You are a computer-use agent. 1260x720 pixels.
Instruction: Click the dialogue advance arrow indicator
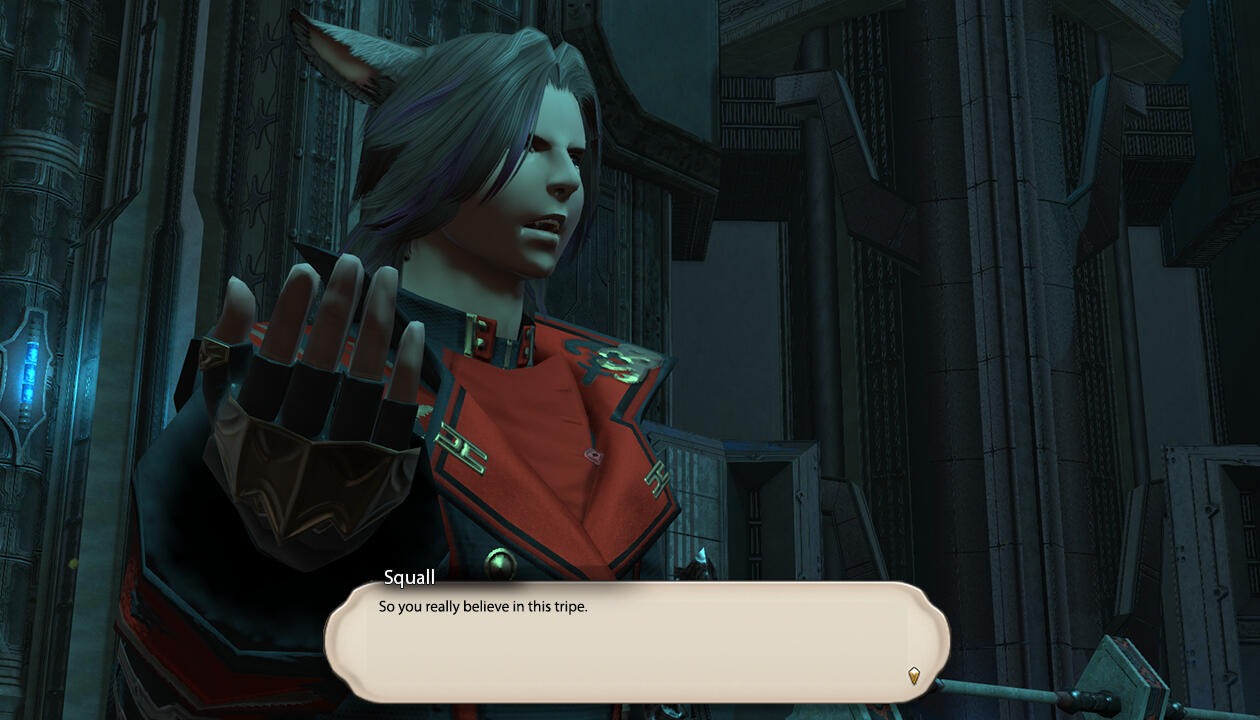913,676
